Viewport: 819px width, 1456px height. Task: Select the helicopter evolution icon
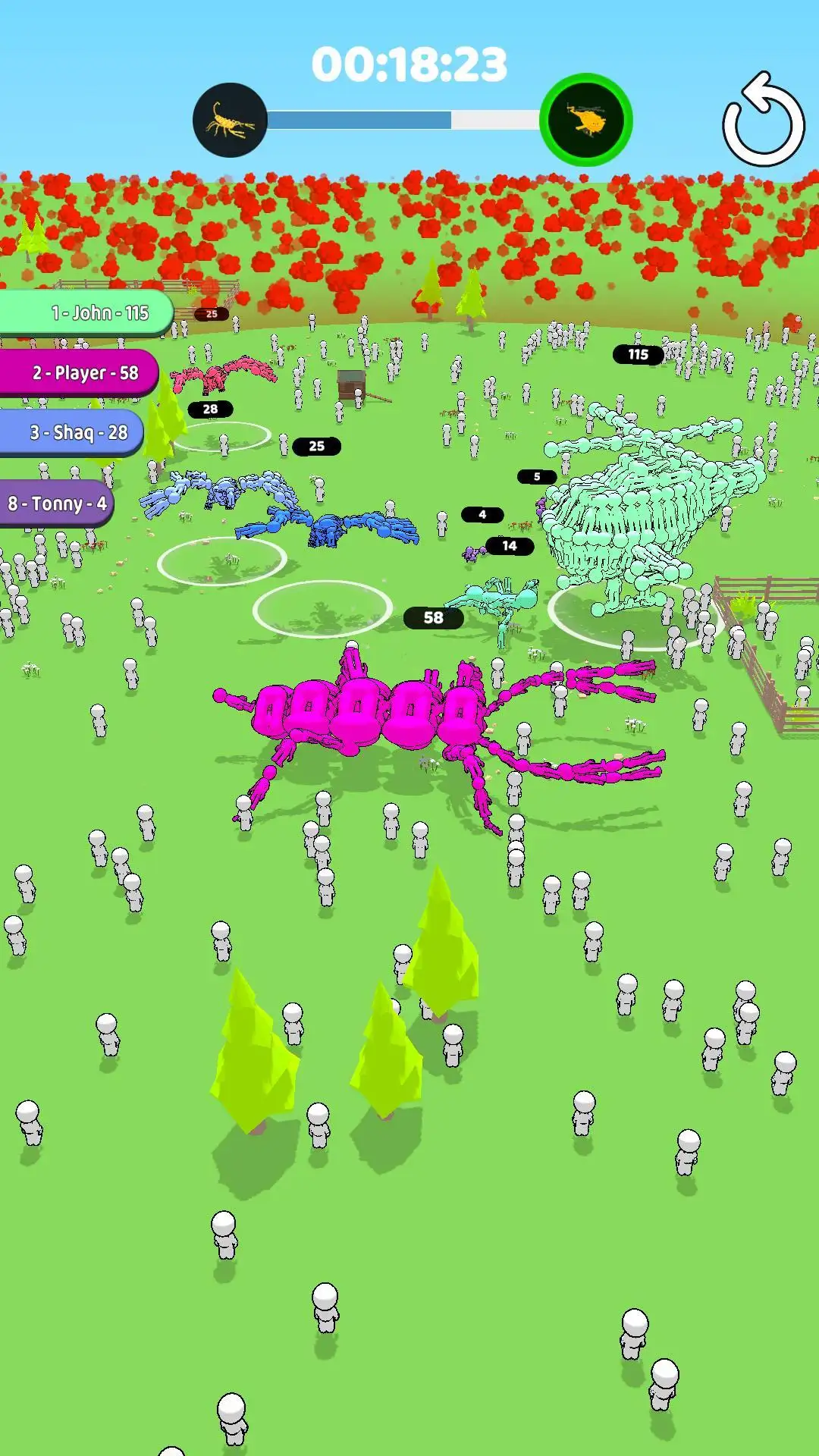[586, 120]
